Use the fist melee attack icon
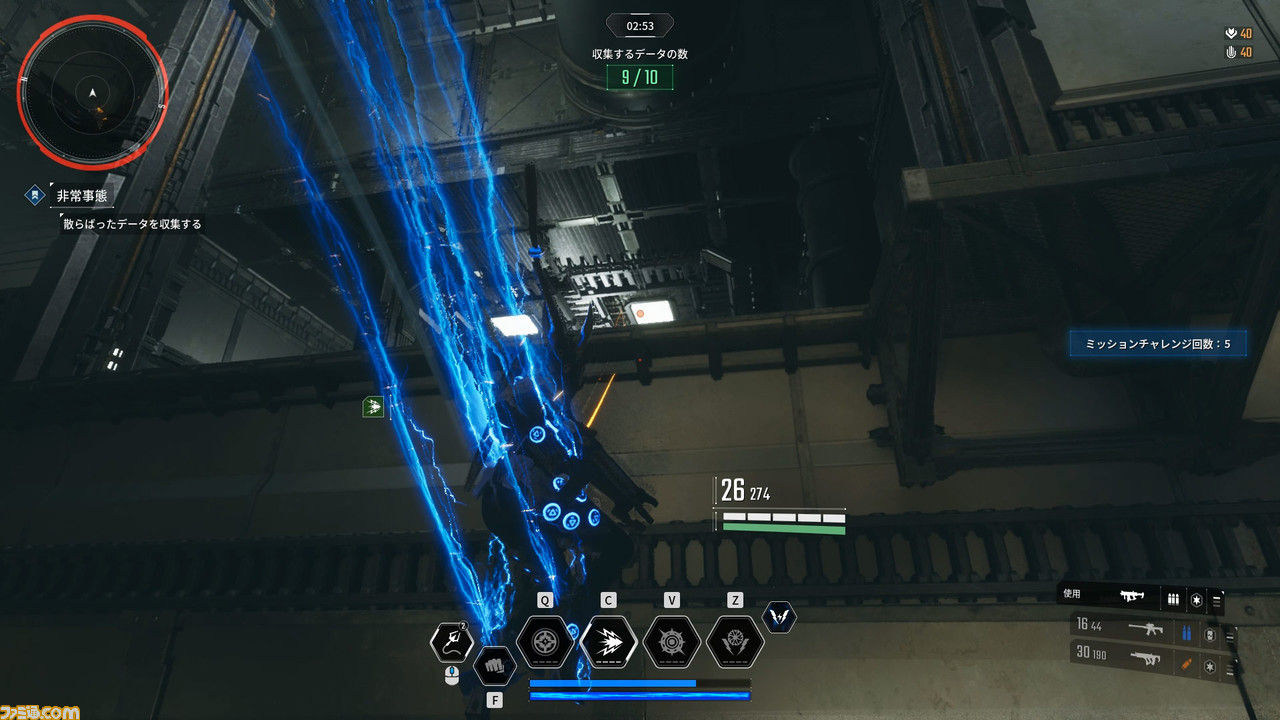 click(x=493, y=664)
